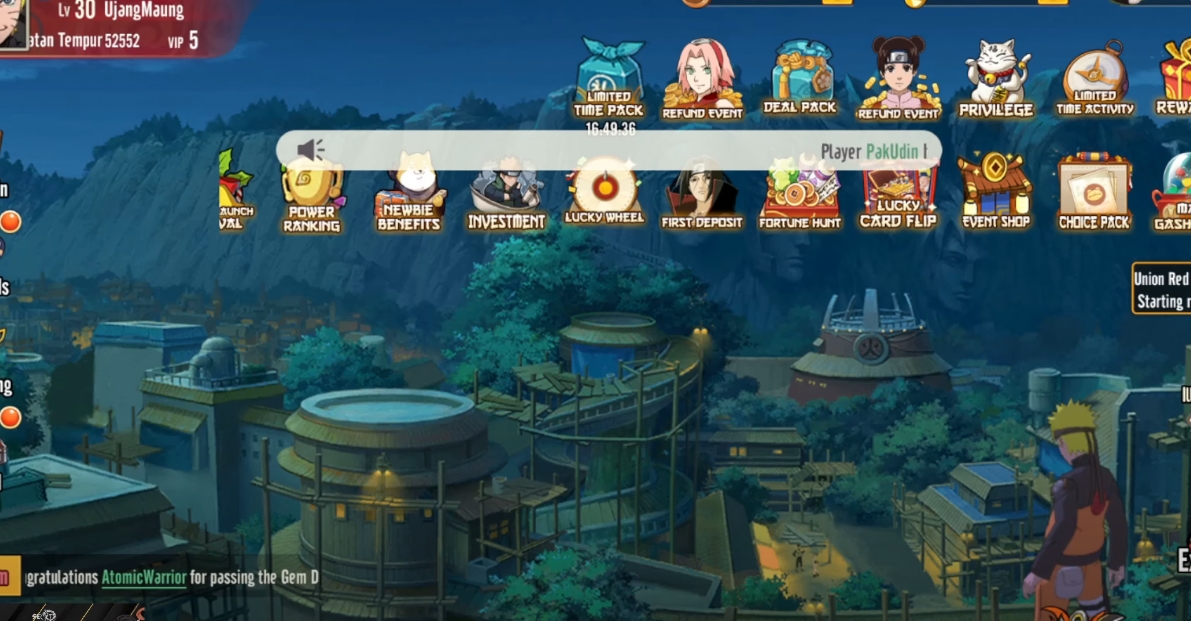Visit the Event Shop
The width and height of the screenshot is (1191, 621).
(x=996, y=192)
